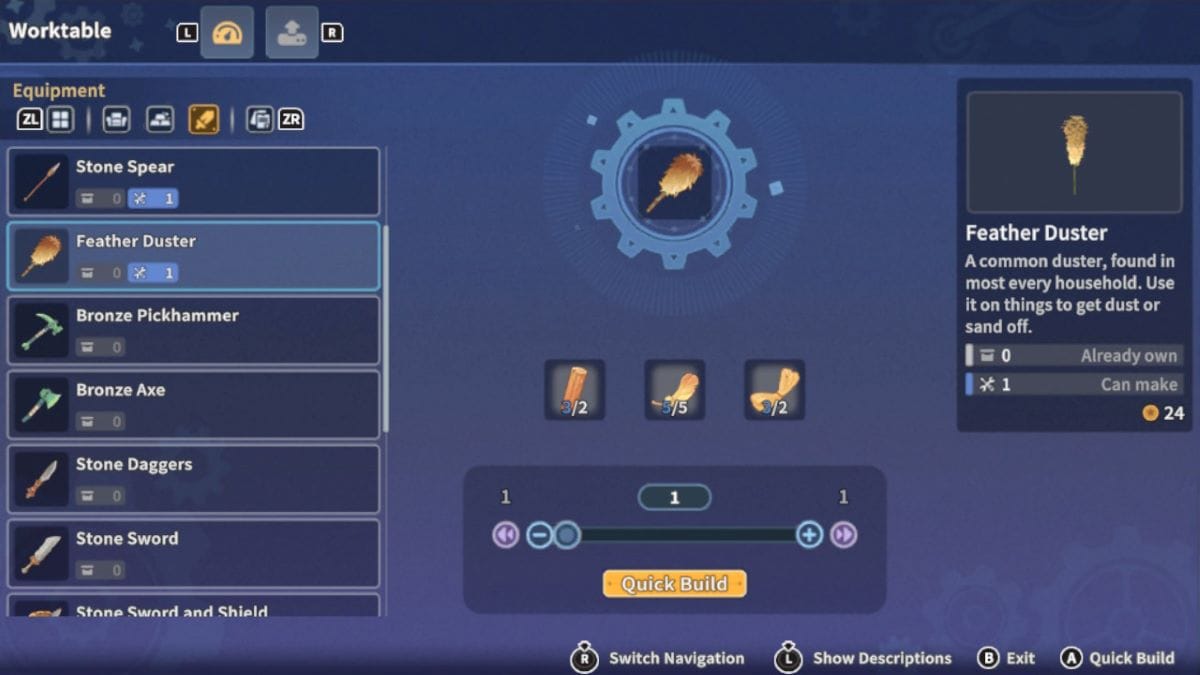
Task: Pick the Bronze Axe from the list
Action: point(194,404)
